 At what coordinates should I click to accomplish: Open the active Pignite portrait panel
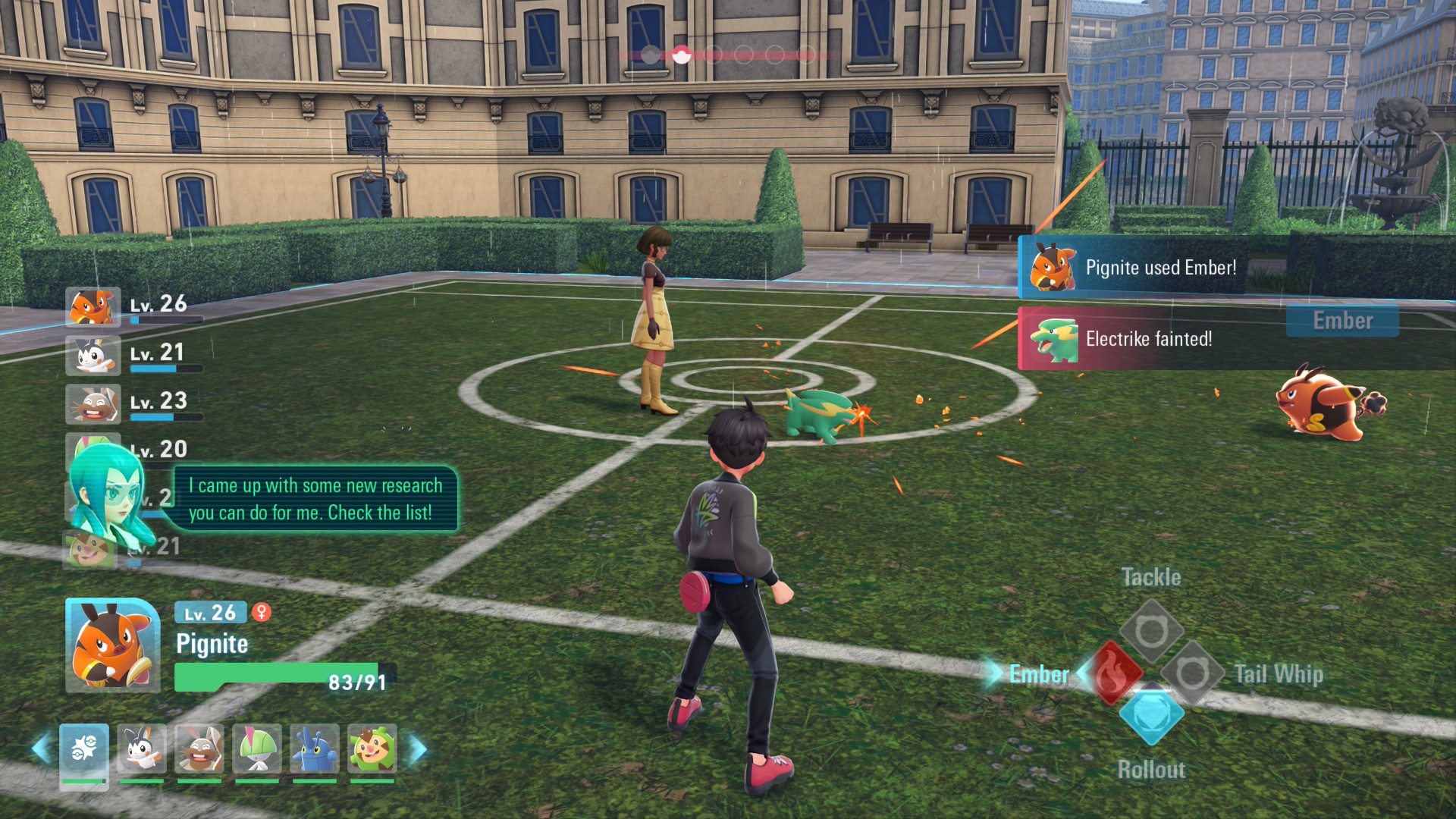[113, 645]
